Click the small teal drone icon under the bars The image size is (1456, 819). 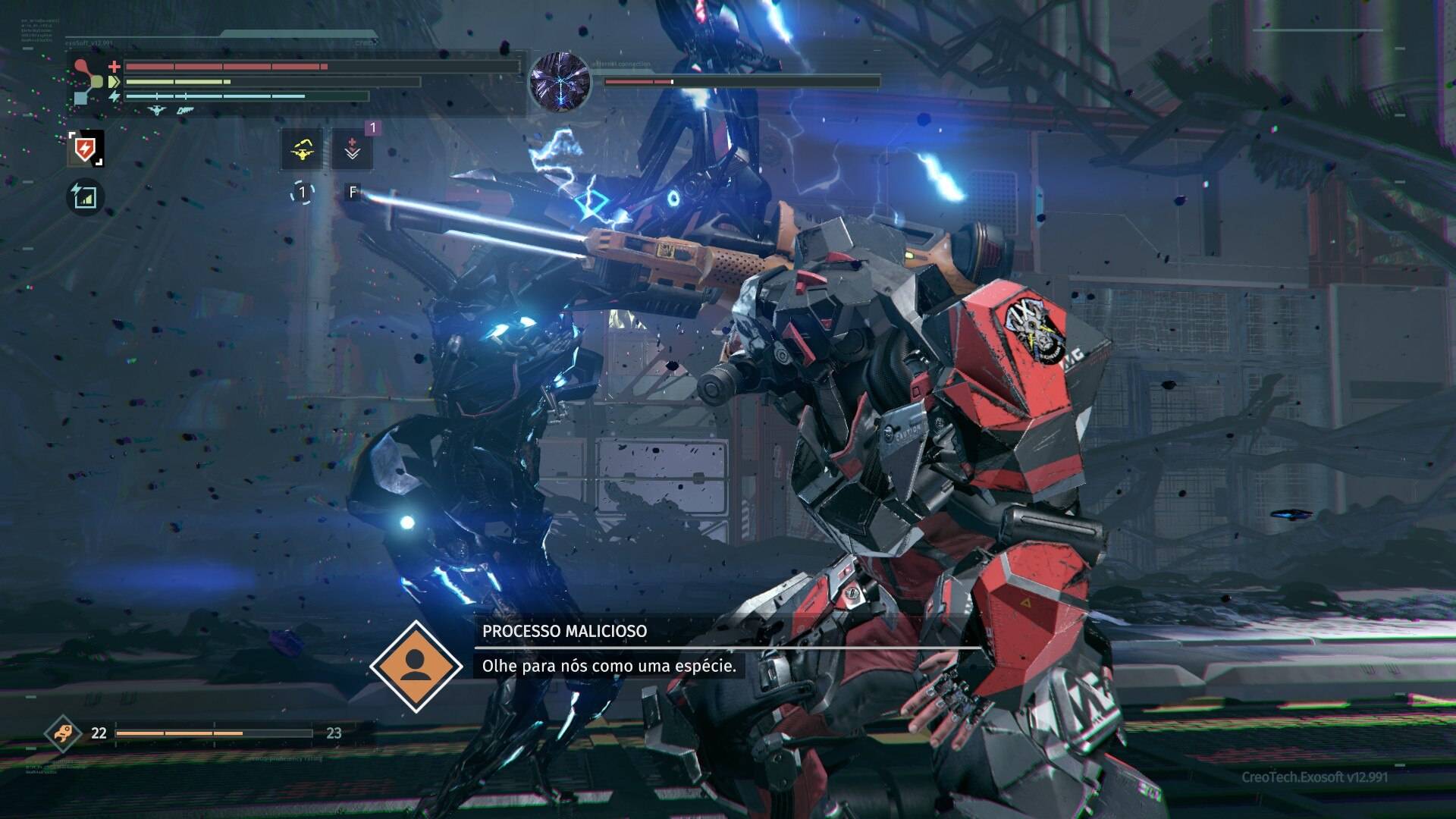[157, 110]
